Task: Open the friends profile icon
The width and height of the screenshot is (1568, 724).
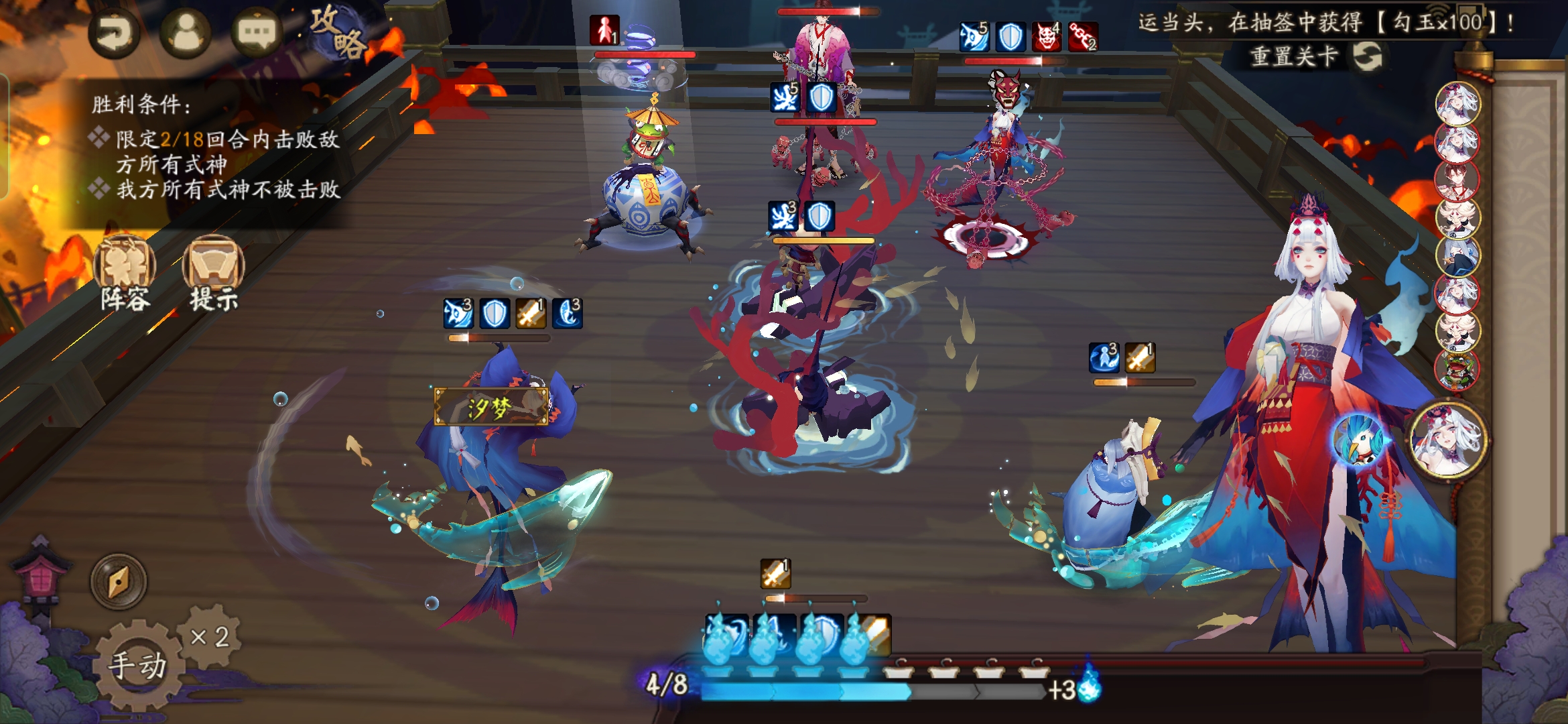Action: pos(186,34)
